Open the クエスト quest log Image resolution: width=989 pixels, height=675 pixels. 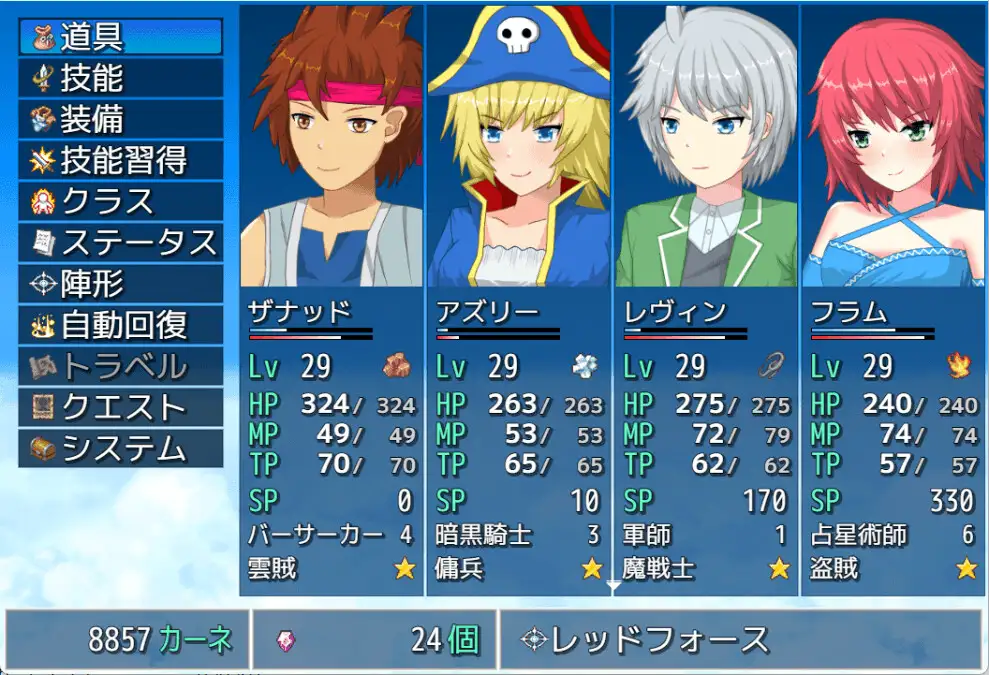(120, 407)
